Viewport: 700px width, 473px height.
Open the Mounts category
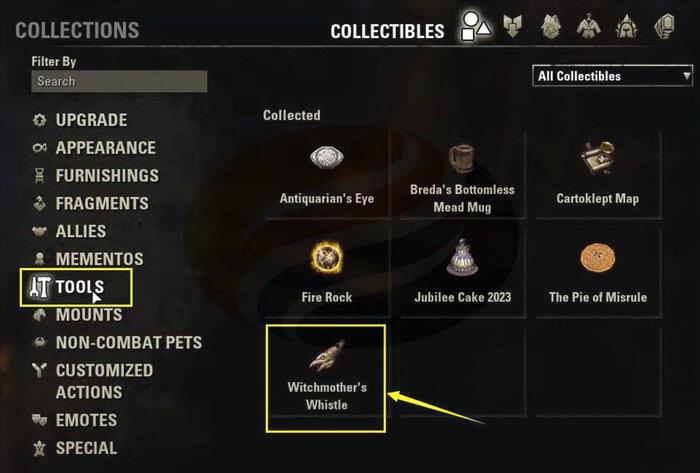click(x=88, y=315)
